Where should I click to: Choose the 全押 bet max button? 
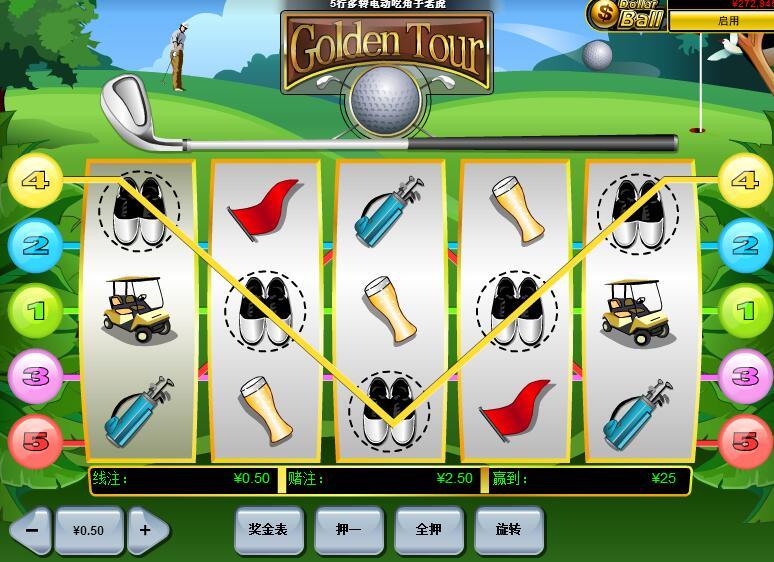click(428, 529)
